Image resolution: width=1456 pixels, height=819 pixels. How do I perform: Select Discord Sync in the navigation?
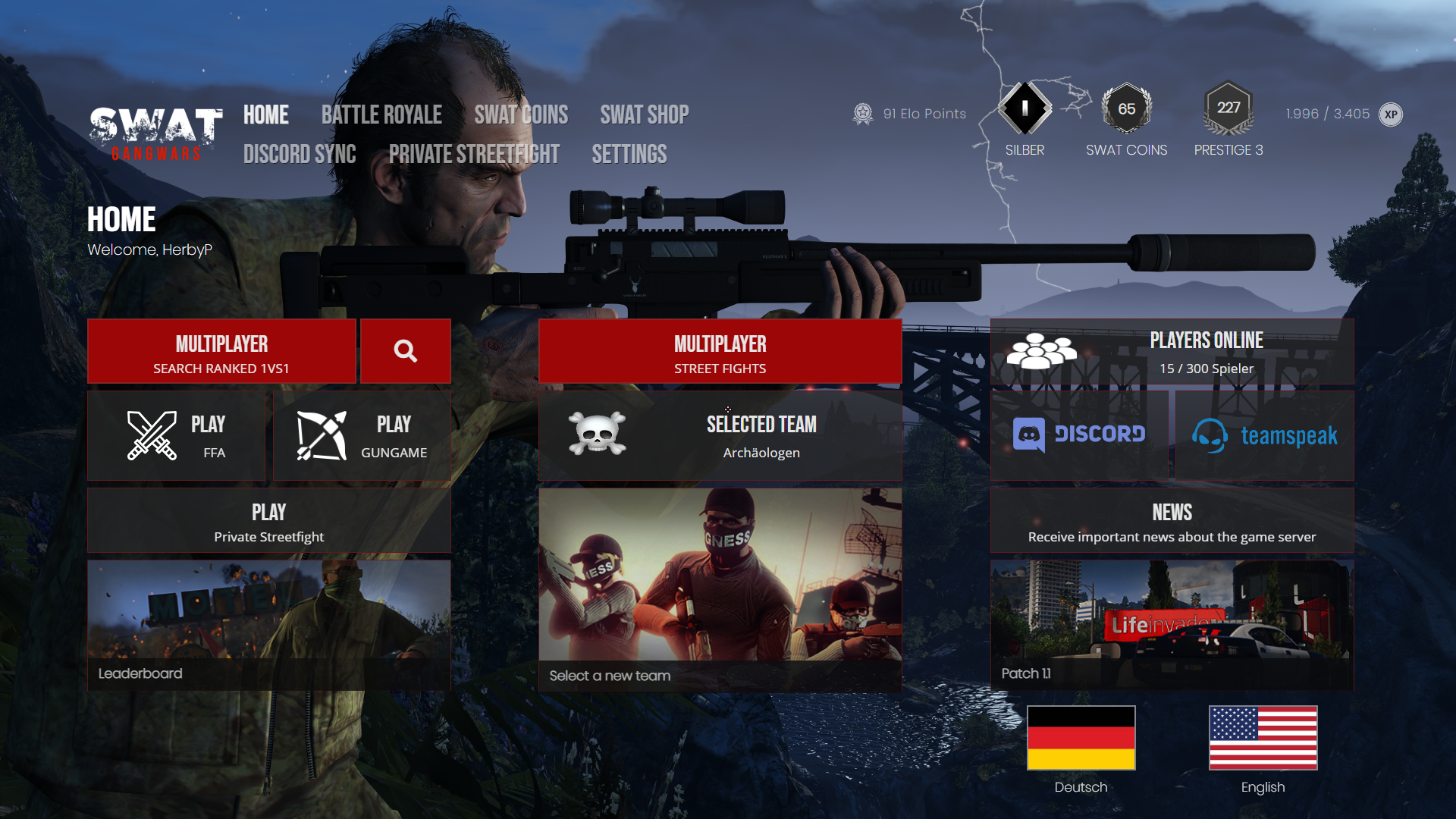coord(300,154)
